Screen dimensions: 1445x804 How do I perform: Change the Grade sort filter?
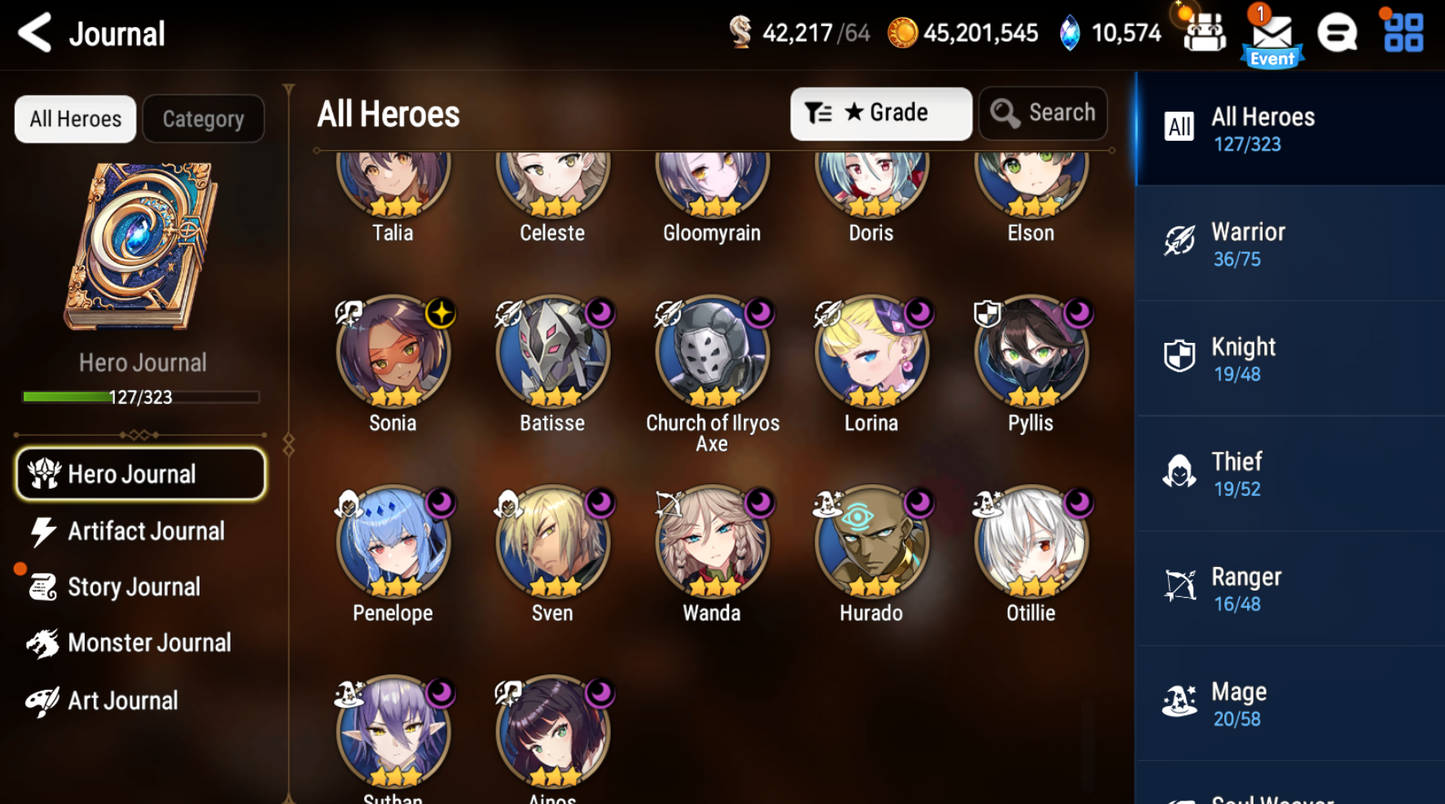pos(880,113)
